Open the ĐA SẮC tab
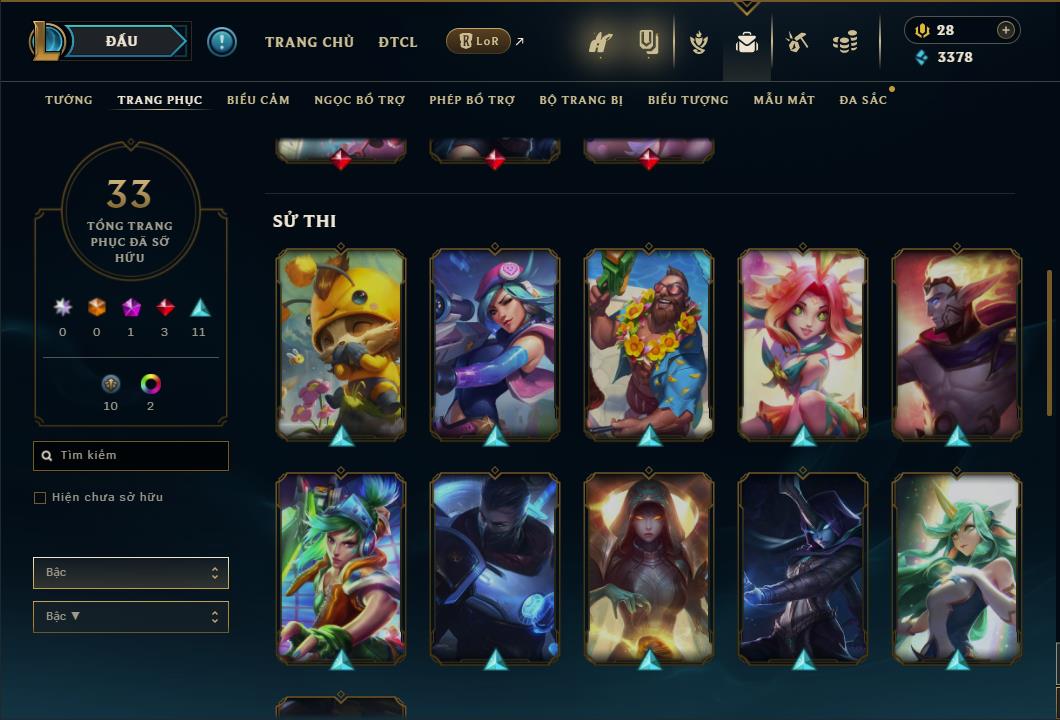This screenshot has width=1060, height=720. pyautogui.click(x=863, y=100)
